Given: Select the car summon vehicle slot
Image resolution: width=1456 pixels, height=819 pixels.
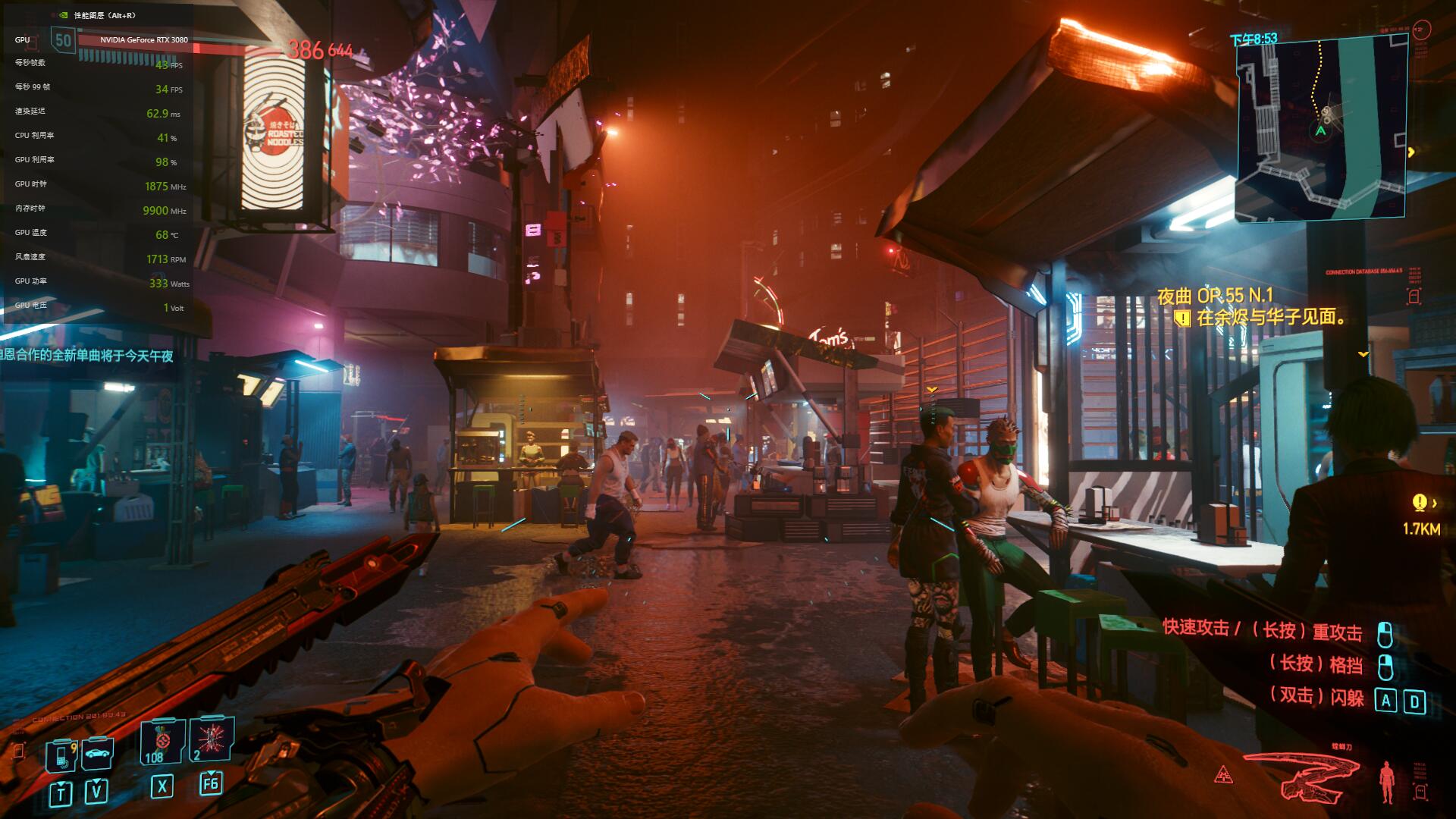Looking at the screenshot, I should [98, 753].
